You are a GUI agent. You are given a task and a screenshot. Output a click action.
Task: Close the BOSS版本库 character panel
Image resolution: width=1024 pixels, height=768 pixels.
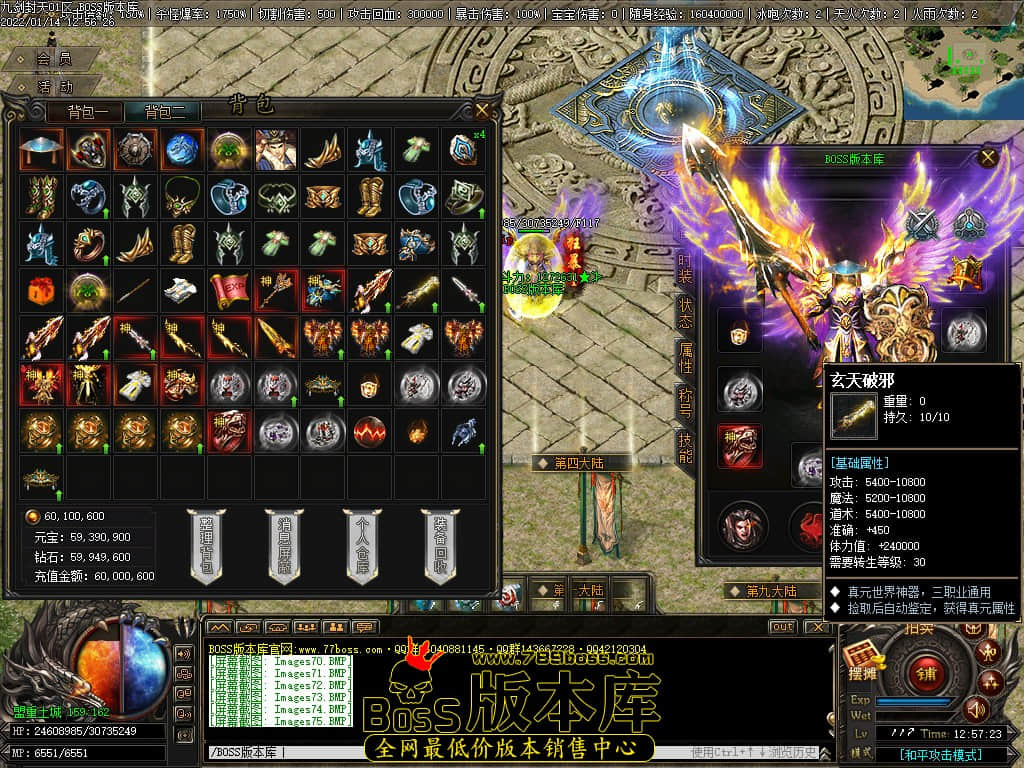988,157
